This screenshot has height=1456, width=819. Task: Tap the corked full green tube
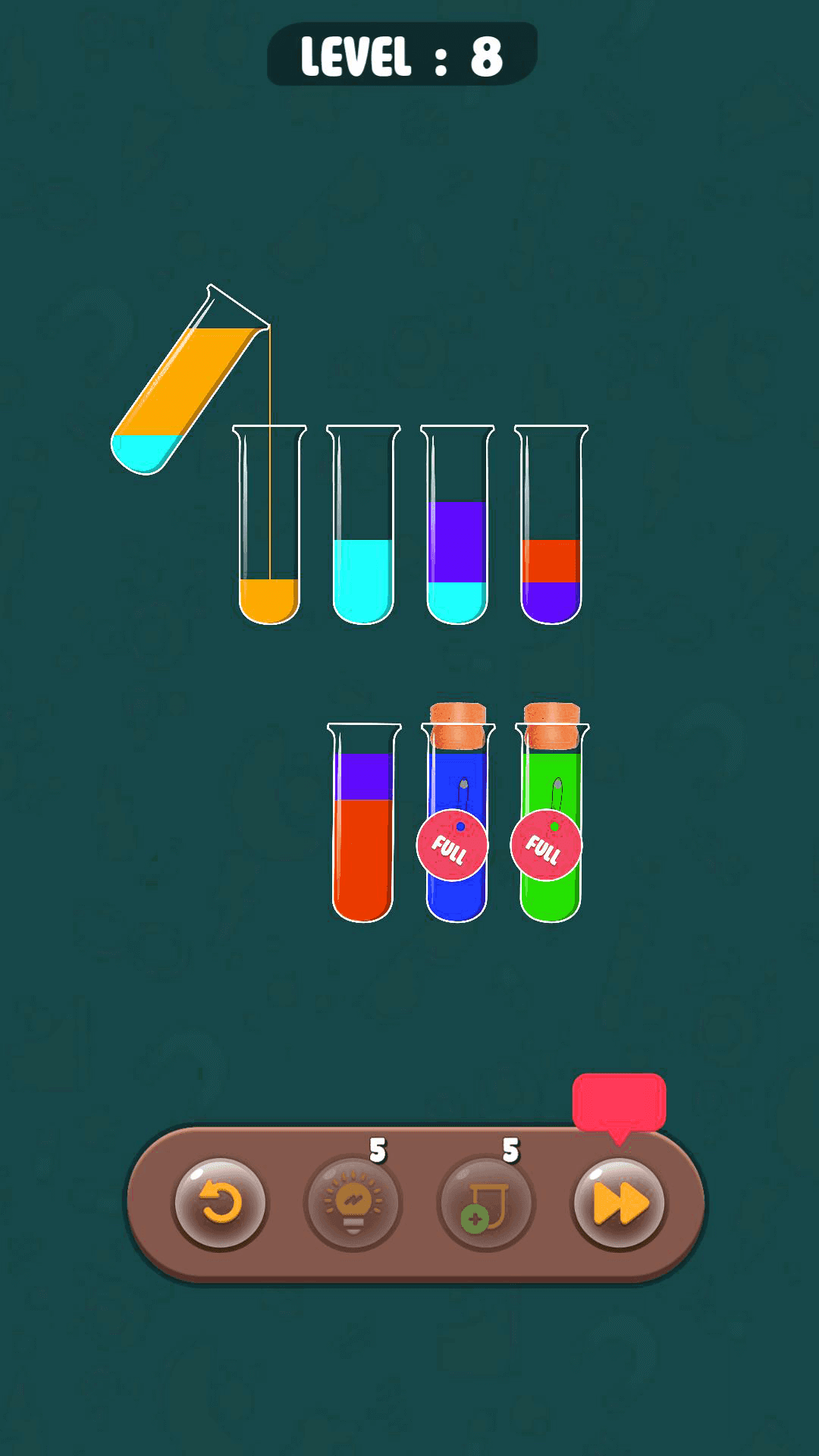pyautogui.click(x=551, y=827)
